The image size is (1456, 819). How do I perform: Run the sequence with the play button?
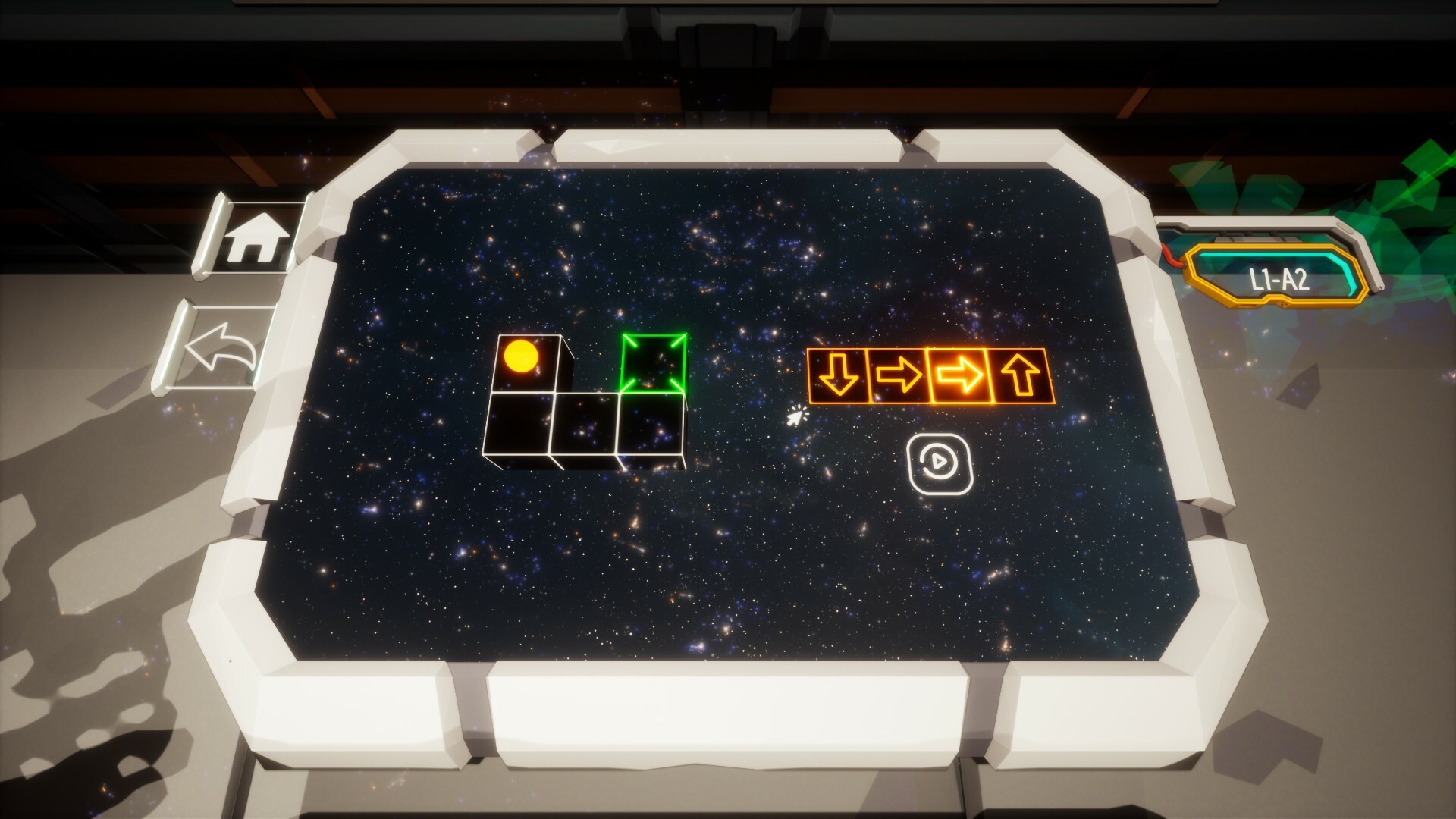tap(940, 463)
